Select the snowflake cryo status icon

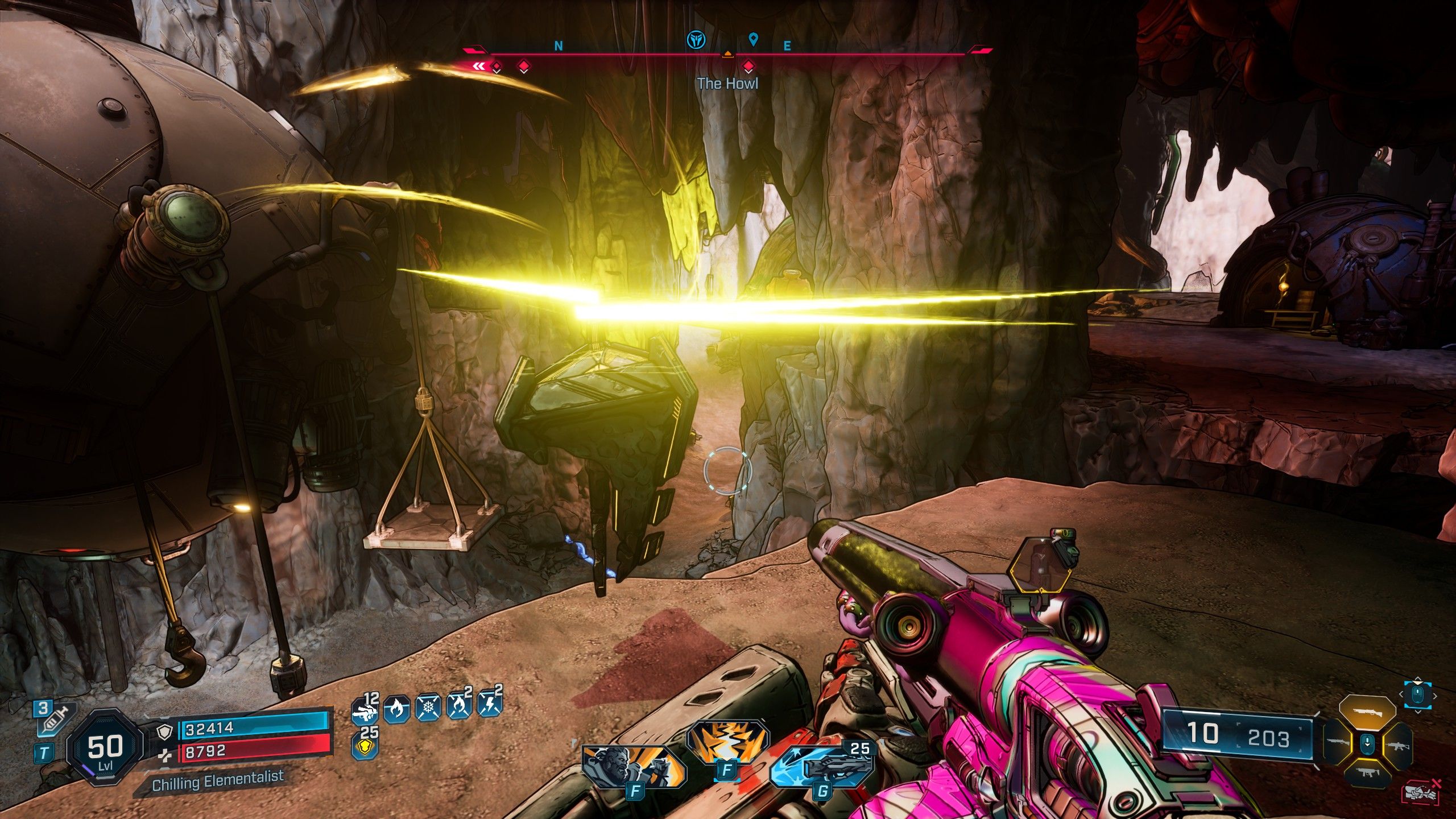[x=429, y=710]
